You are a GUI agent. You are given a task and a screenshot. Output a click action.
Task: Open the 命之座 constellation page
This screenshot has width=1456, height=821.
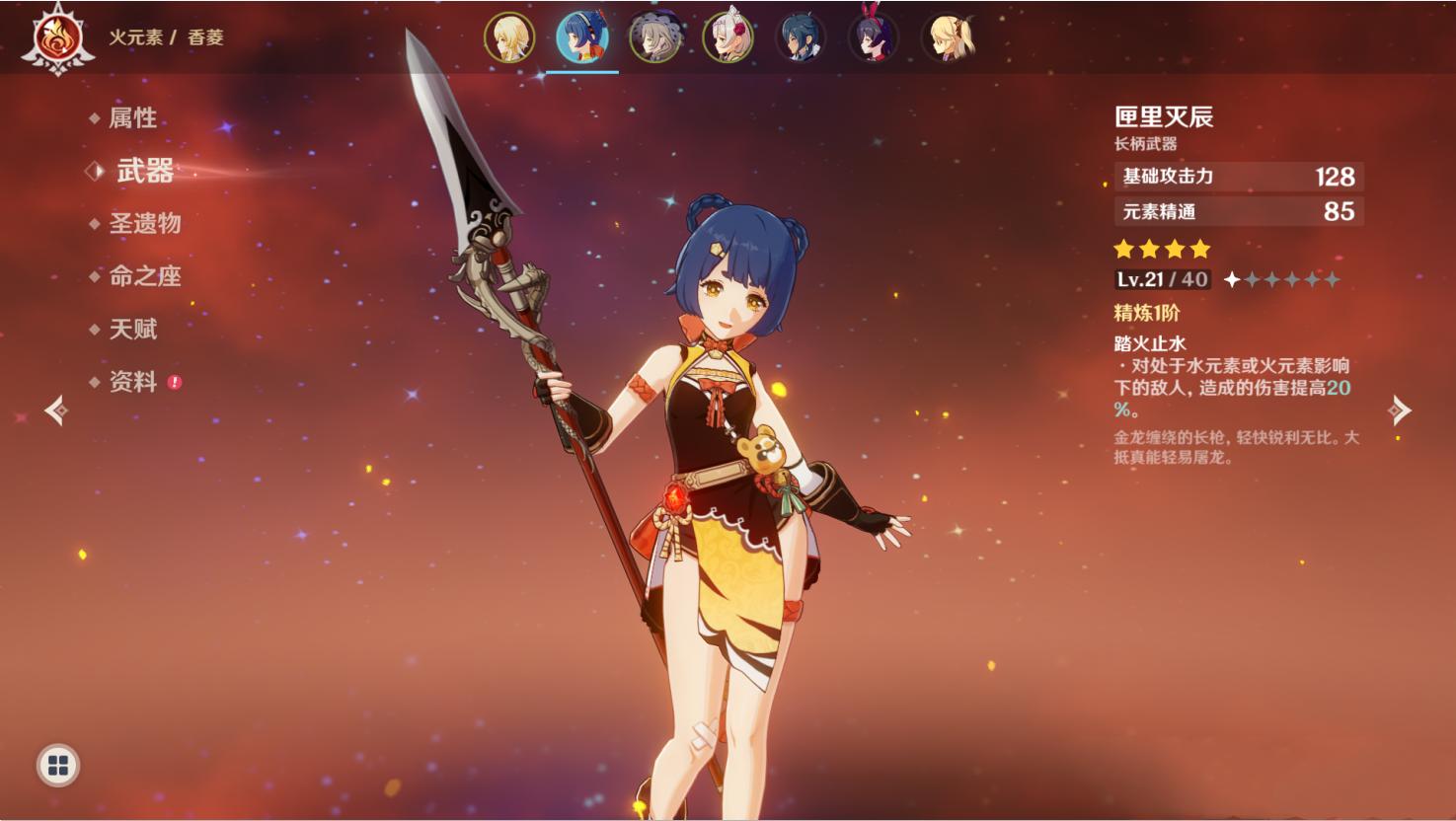coord(144,276)
